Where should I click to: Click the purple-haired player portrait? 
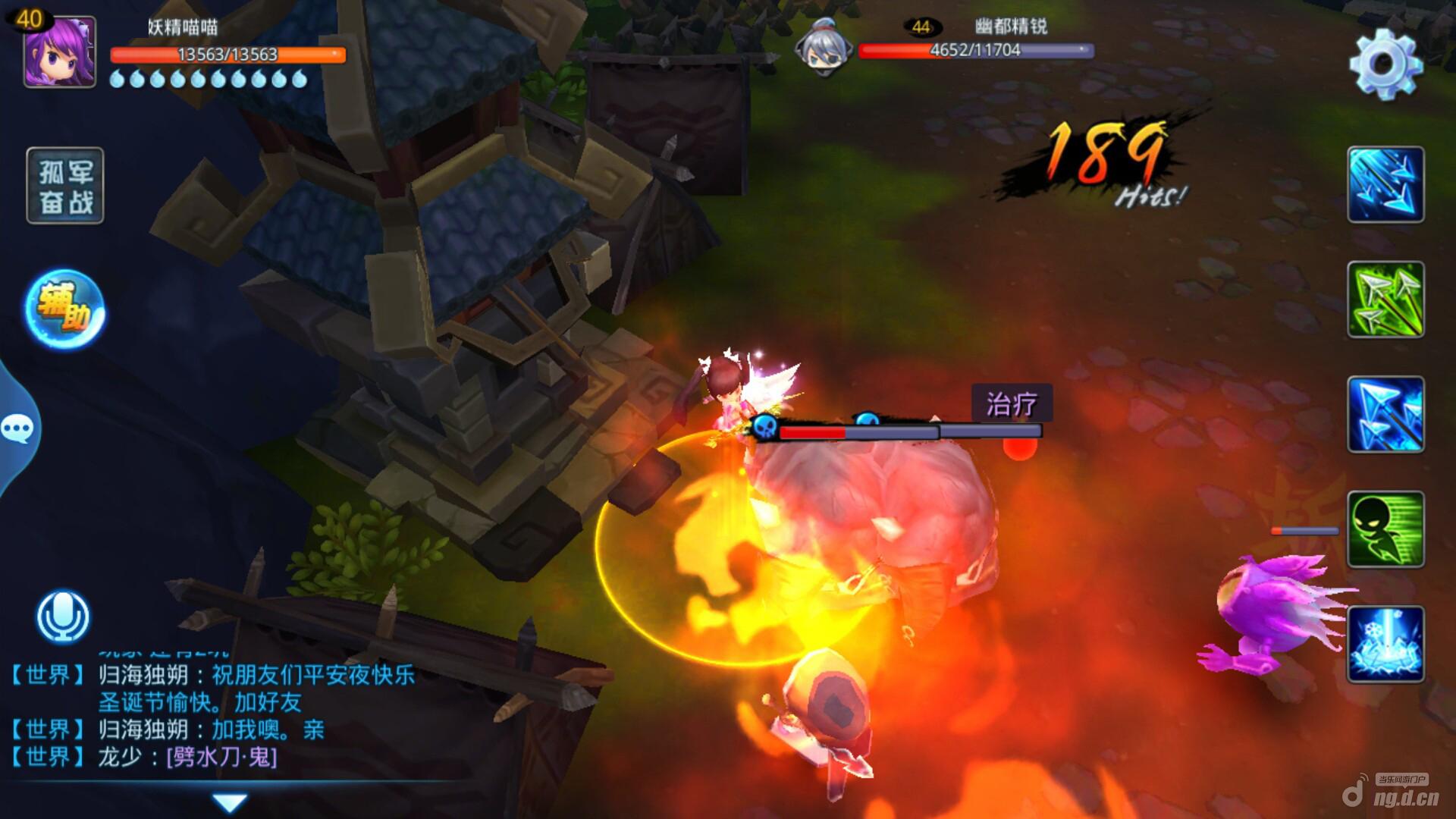point(60,52)
